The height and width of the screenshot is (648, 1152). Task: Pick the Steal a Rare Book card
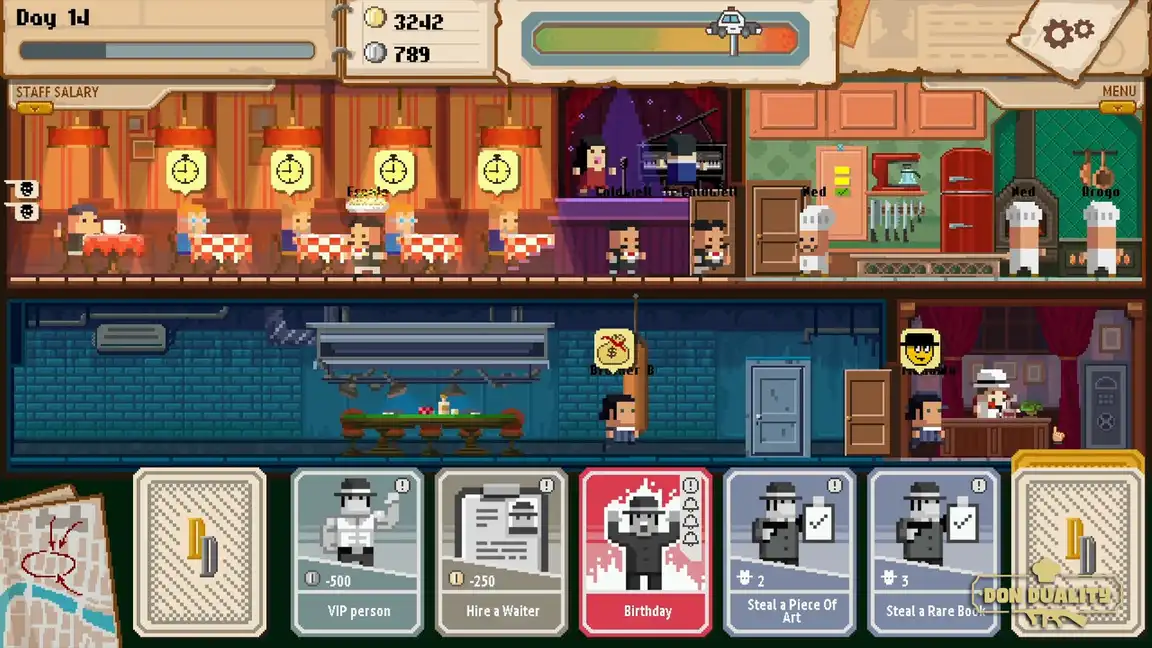pyautogui.click(x=934, y=552)
